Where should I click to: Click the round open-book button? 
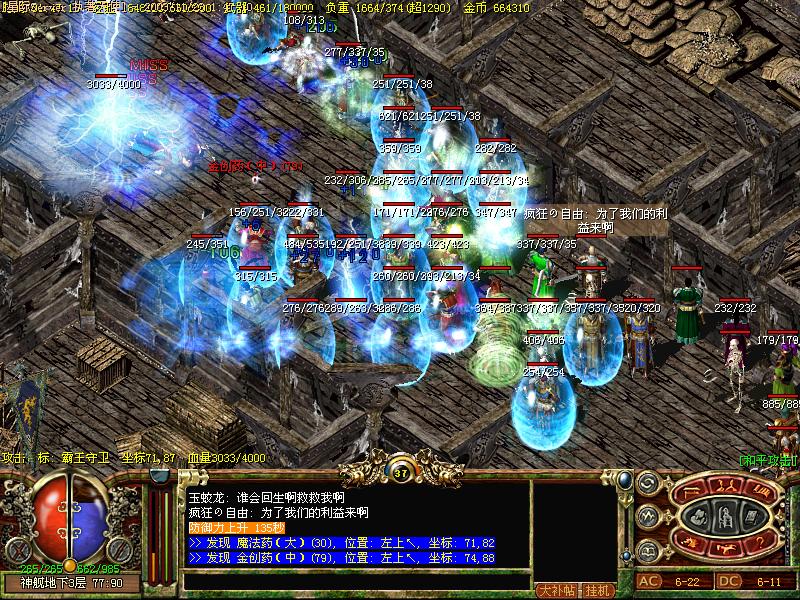tap(646, 551)
